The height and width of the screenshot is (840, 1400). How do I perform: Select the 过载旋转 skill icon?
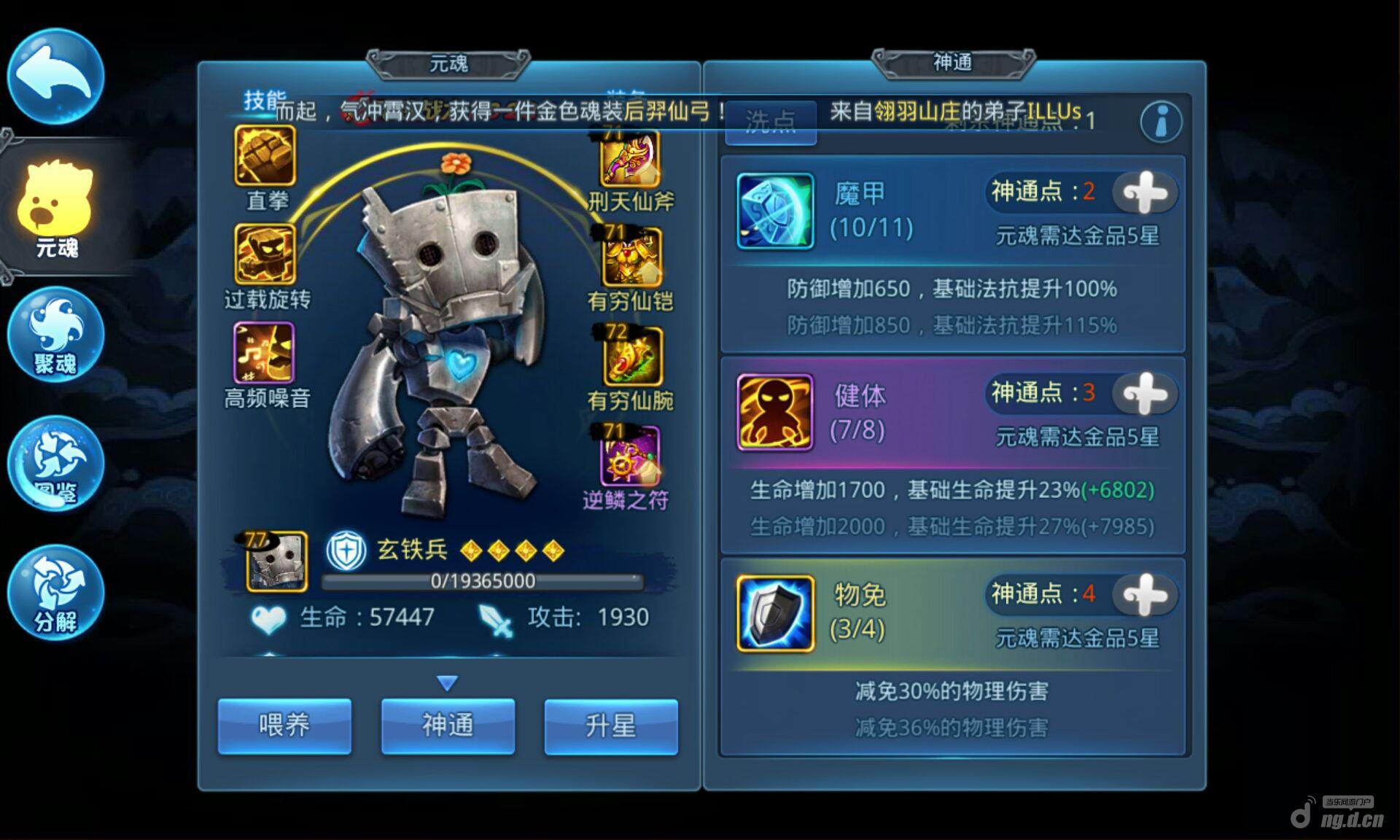pos(265,254)
